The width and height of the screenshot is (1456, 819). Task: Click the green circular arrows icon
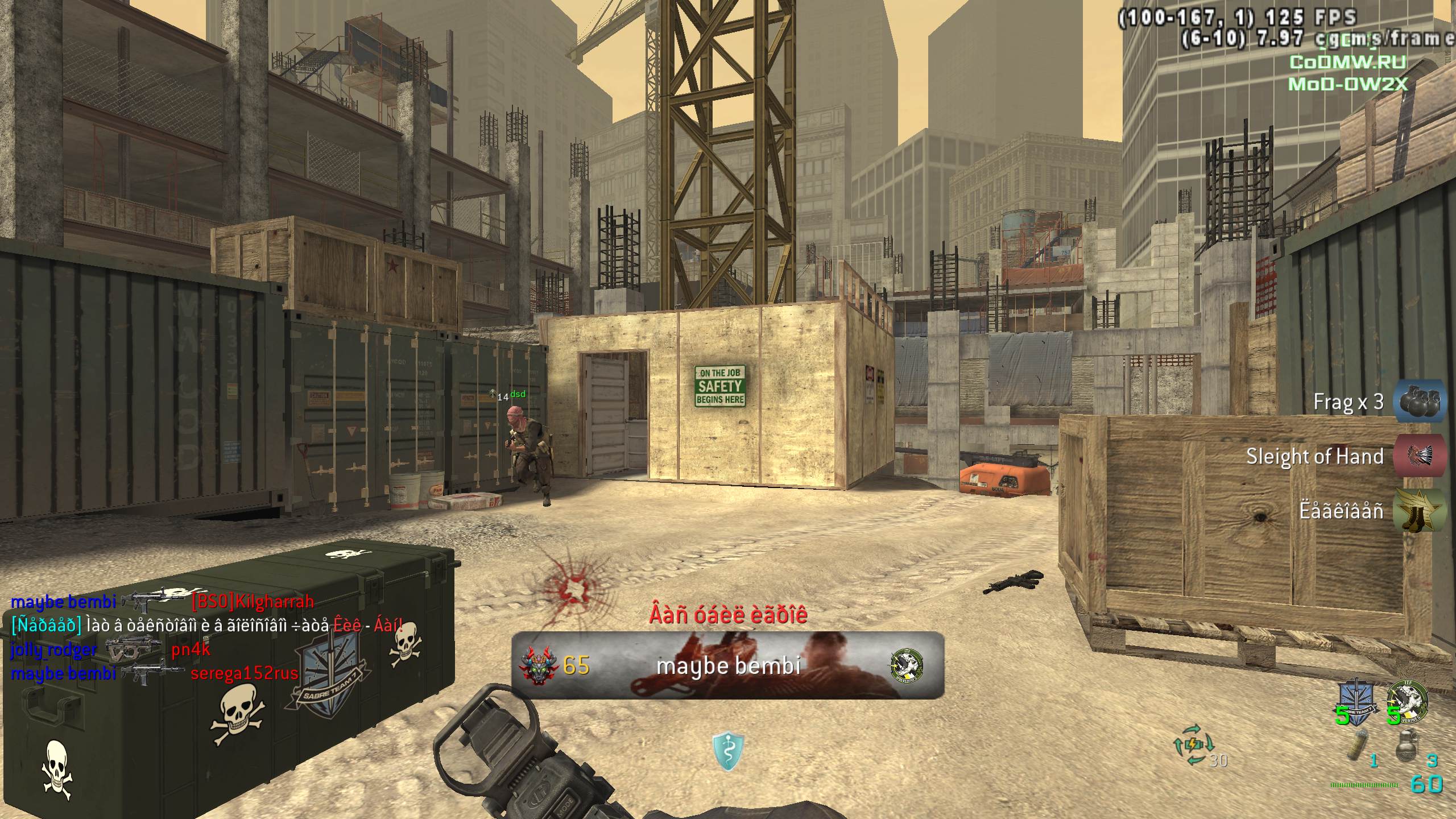pyautogui.click(x=1193, y=744)
